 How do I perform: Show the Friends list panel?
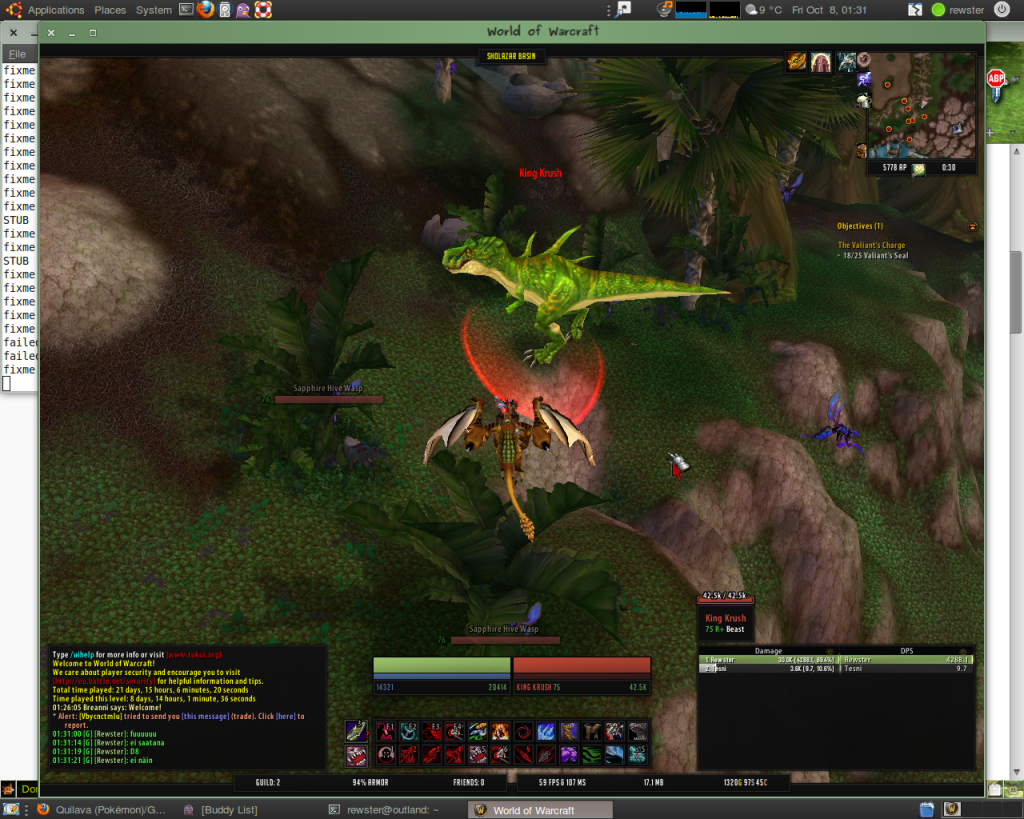pos(468,783)
